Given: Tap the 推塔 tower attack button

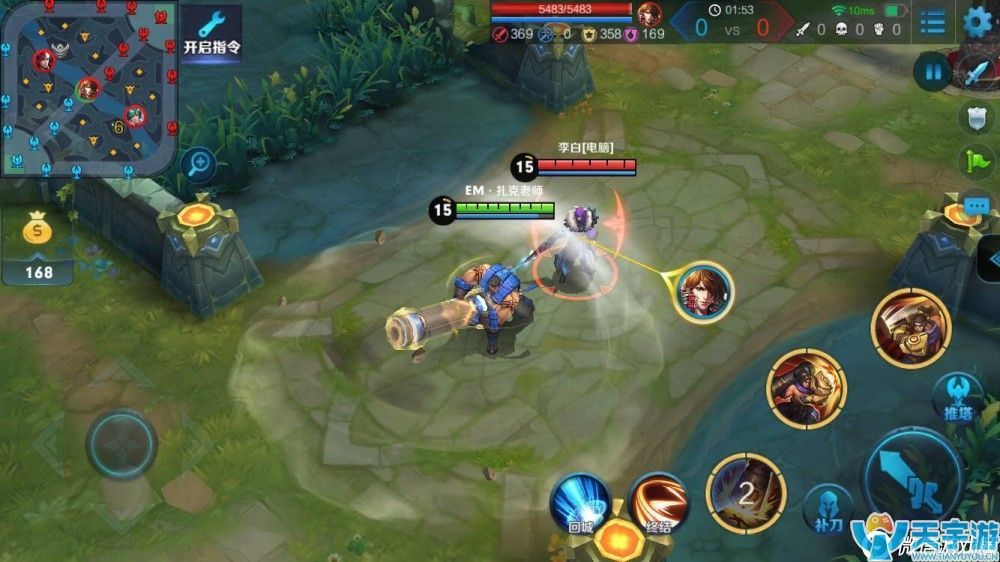Looking at the screenshot, I should (957, 397).
